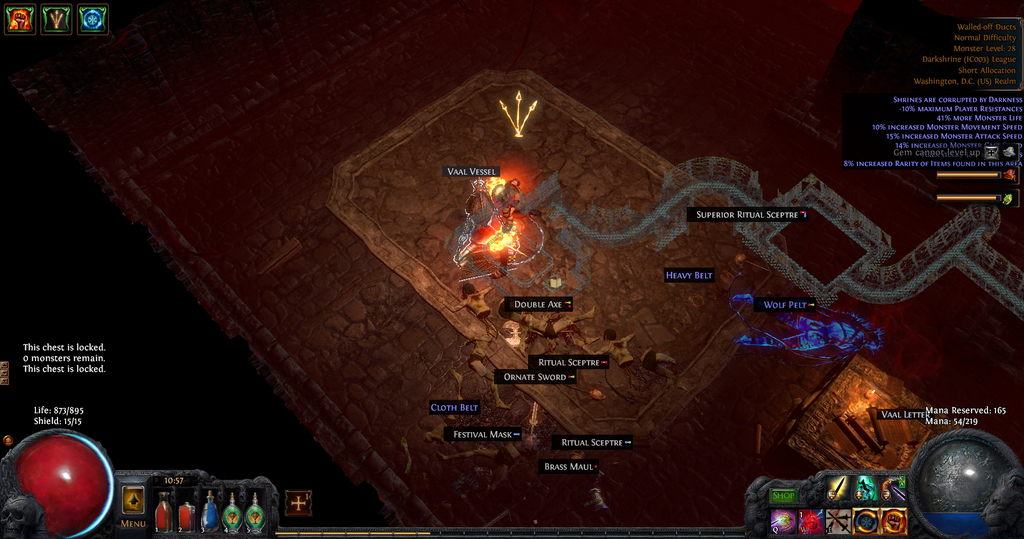This screenshot has width=1024, height=539.
Task: Open the Menu button
Action: tap(133, 504)
